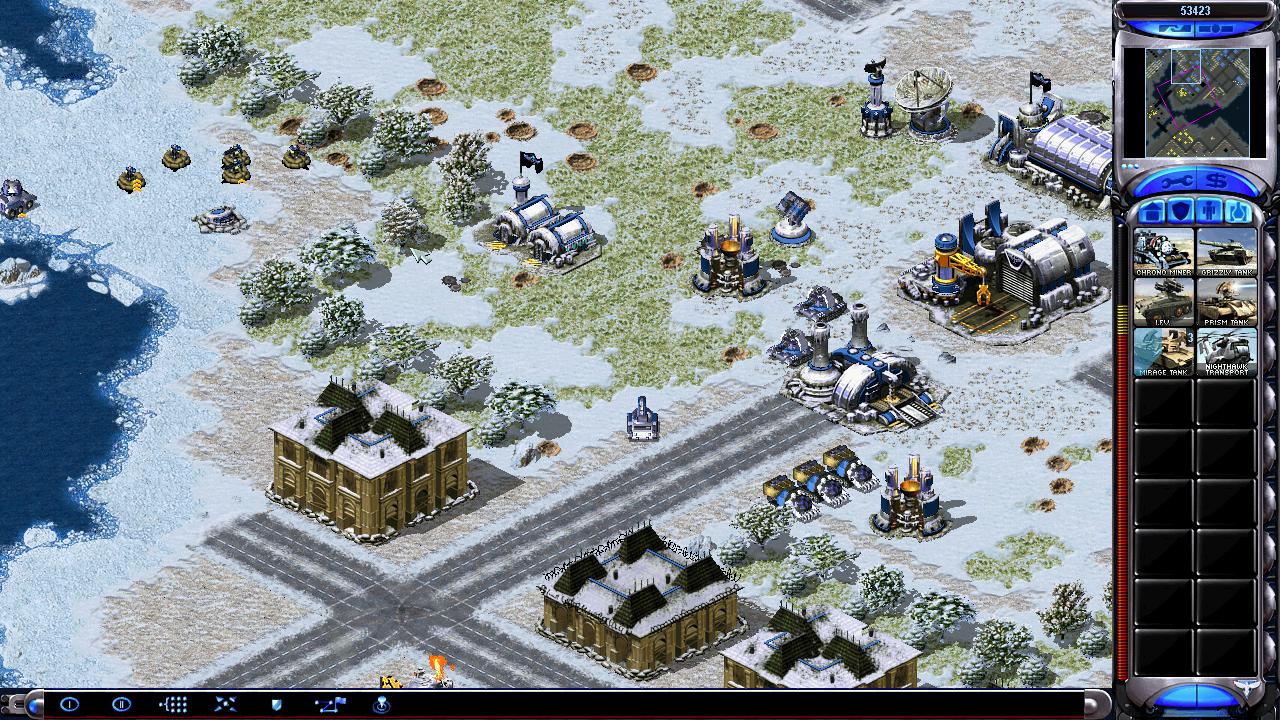Toggle the shield guard command
This screenshot has width=1280, height=720.
pyautogui.click(x=277, y=704)
